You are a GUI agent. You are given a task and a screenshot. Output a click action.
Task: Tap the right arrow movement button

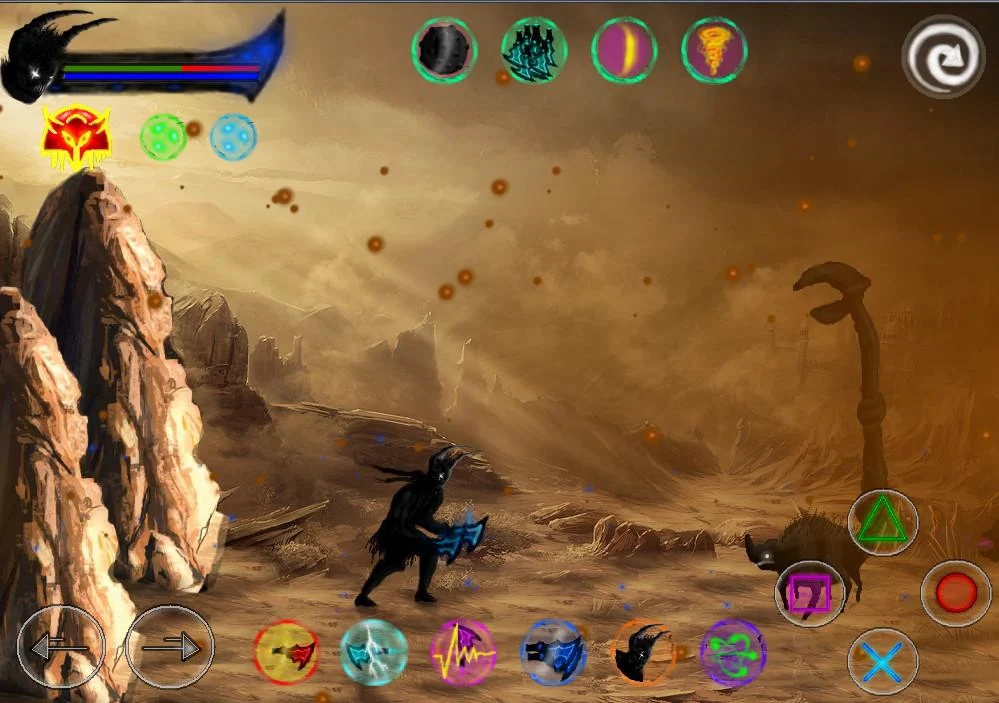(169, 647)
